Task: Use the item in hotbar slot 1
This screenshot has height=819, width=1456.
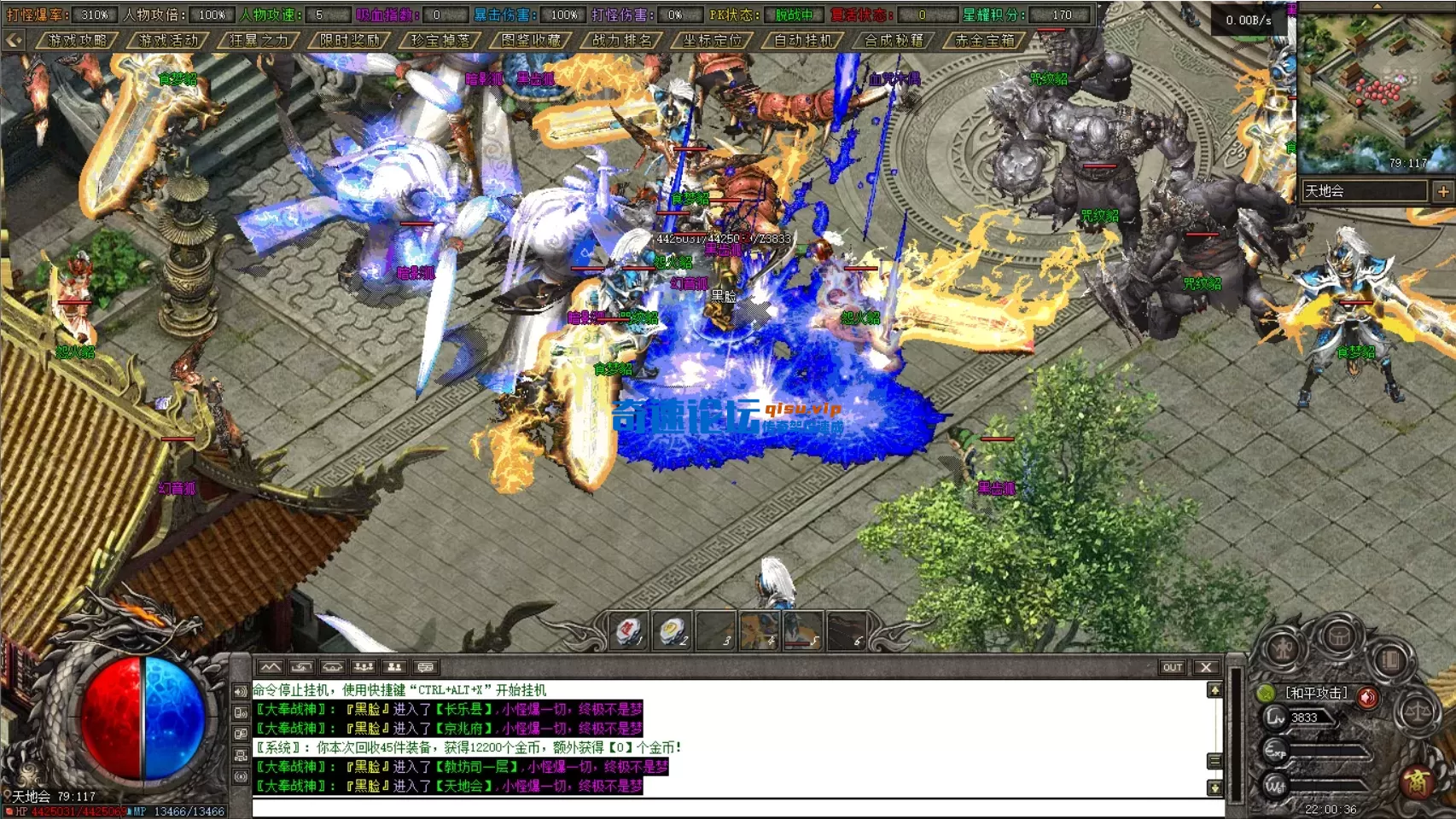Action: click(x=629, y=632)
